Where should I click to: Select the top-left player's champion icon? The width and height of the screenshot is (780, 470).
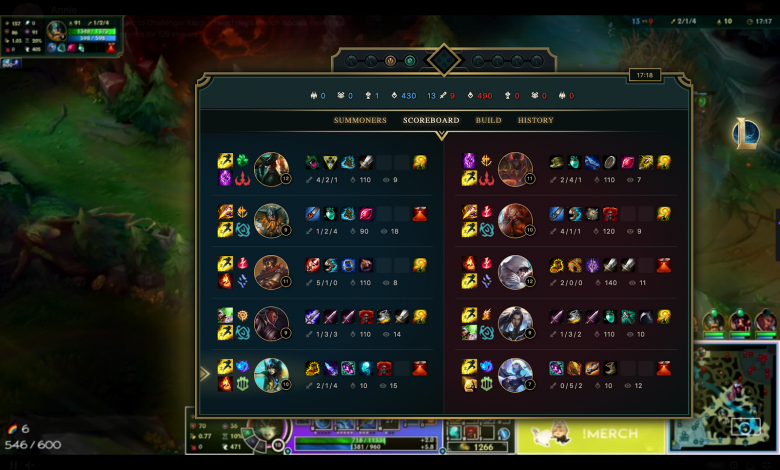pos(57,31)
